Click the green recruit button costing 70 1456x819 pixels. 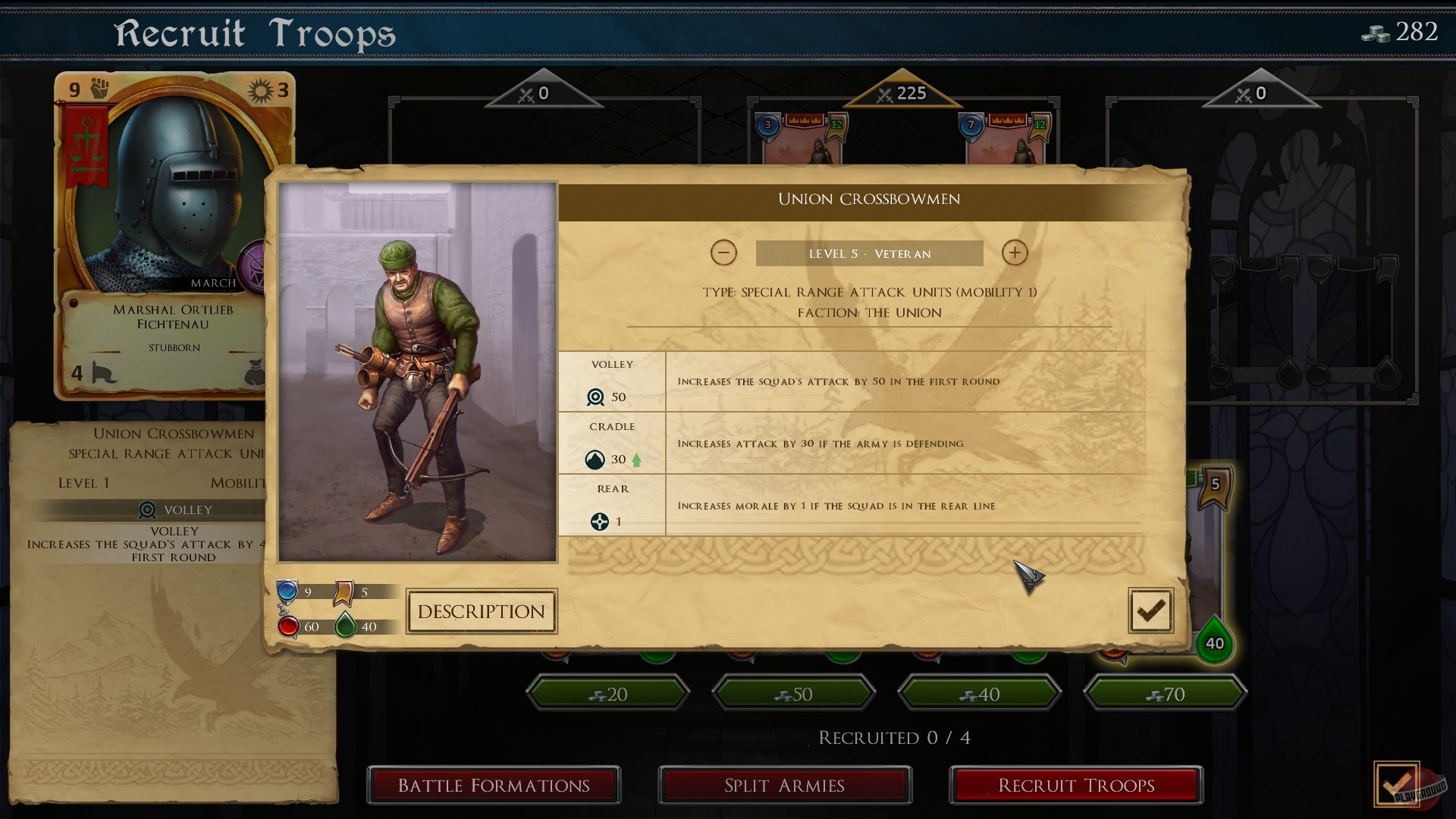click(x=1165, y=693)
